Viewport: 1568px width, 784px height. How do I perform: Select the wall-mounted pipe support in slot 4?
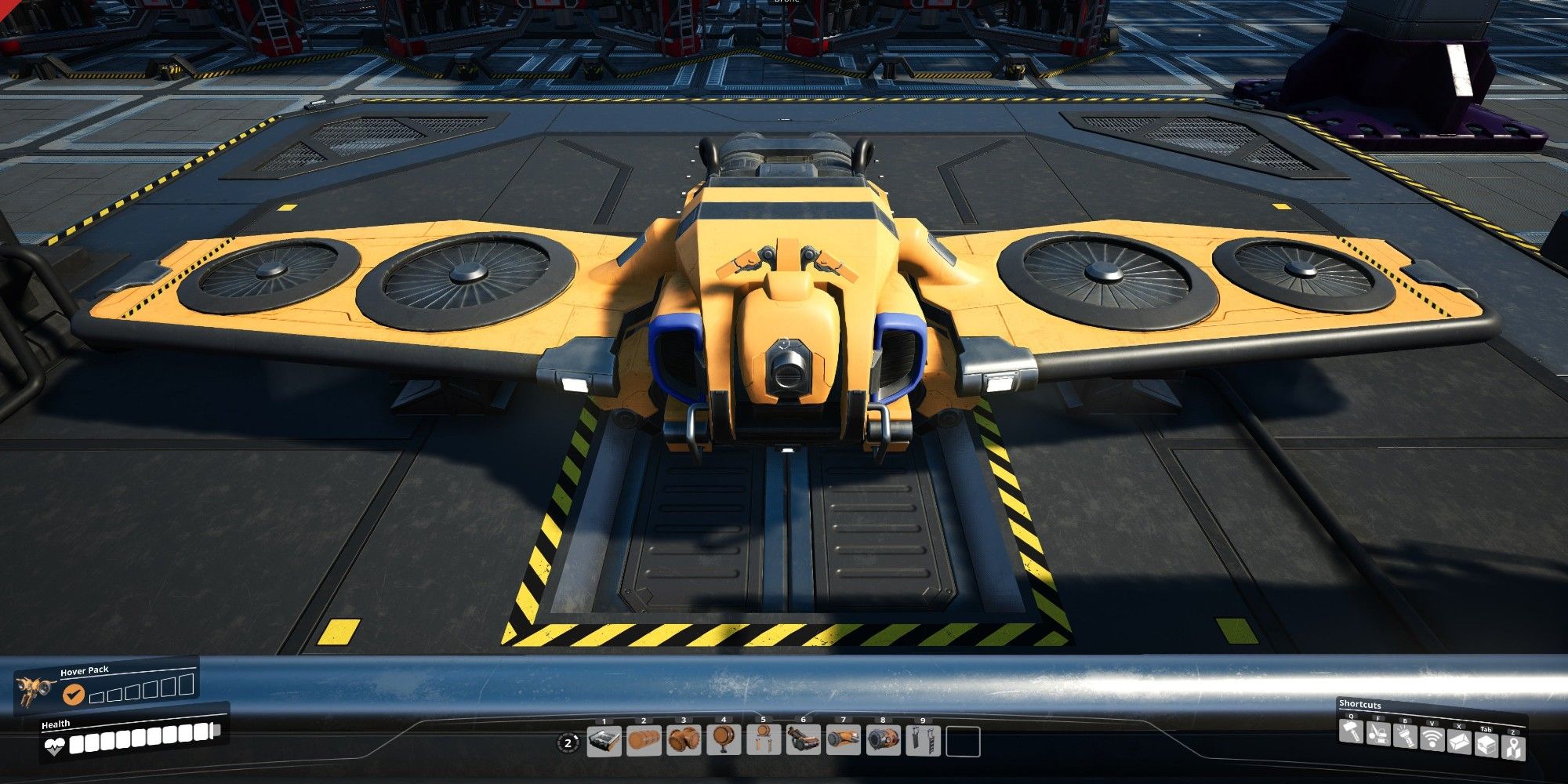(x=724, y=741)
